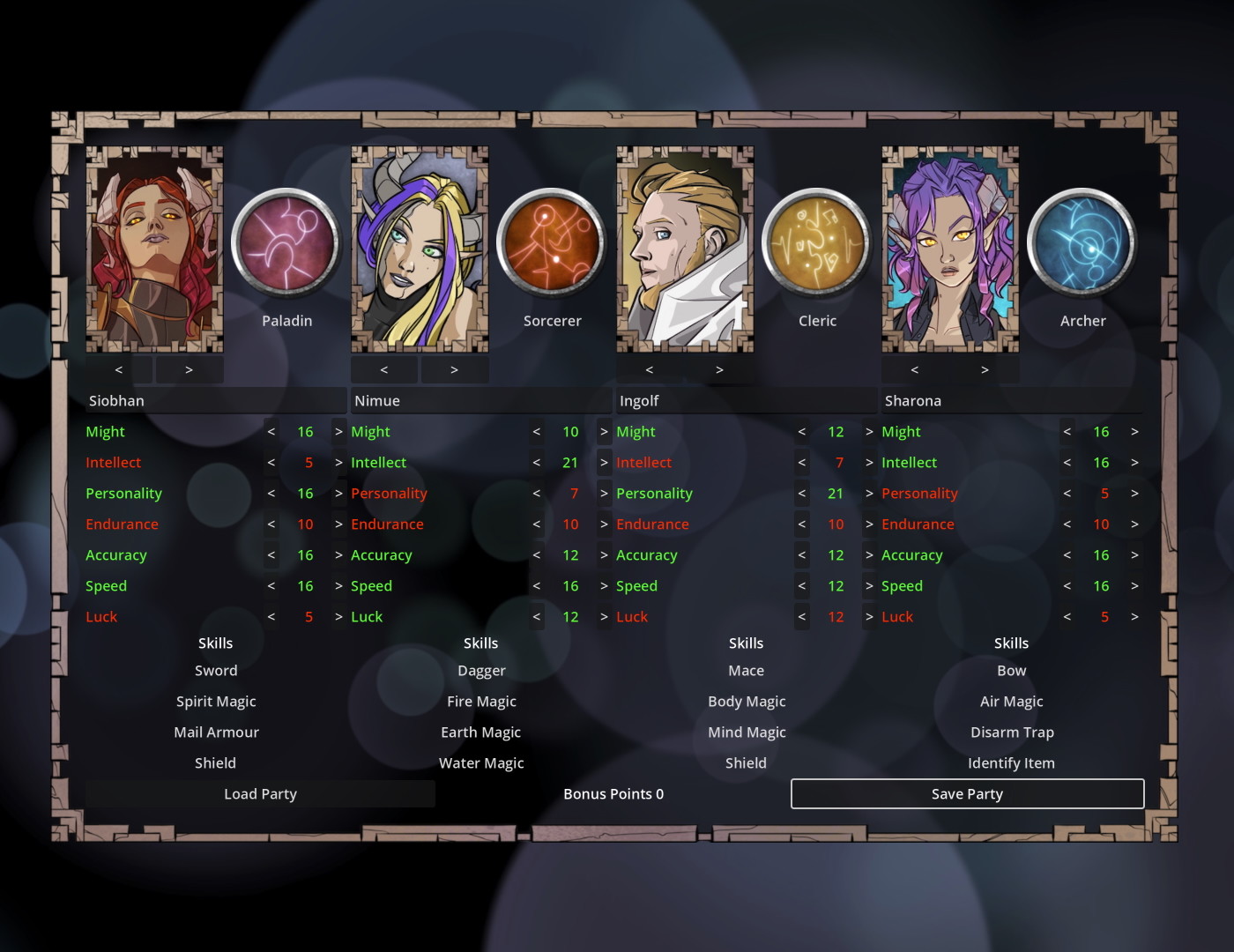The height and width of the screenshot is (952, 1234).
Task: Go to previous portrait for Sharona
Action: point(915,369)
